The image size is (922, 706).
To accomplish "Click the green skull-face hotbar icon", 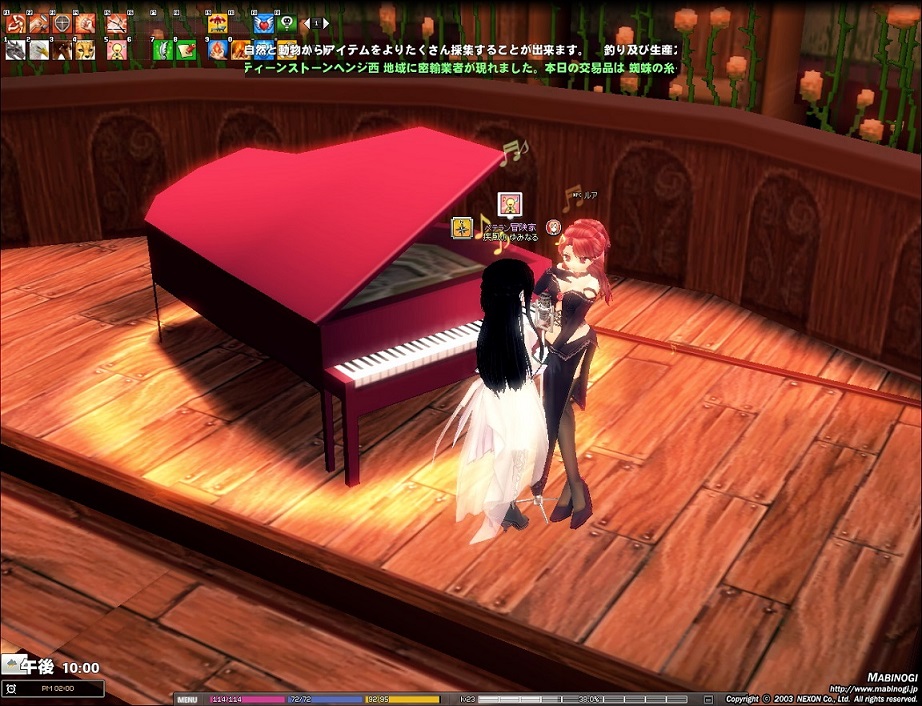I will click(x=287, y=23).
